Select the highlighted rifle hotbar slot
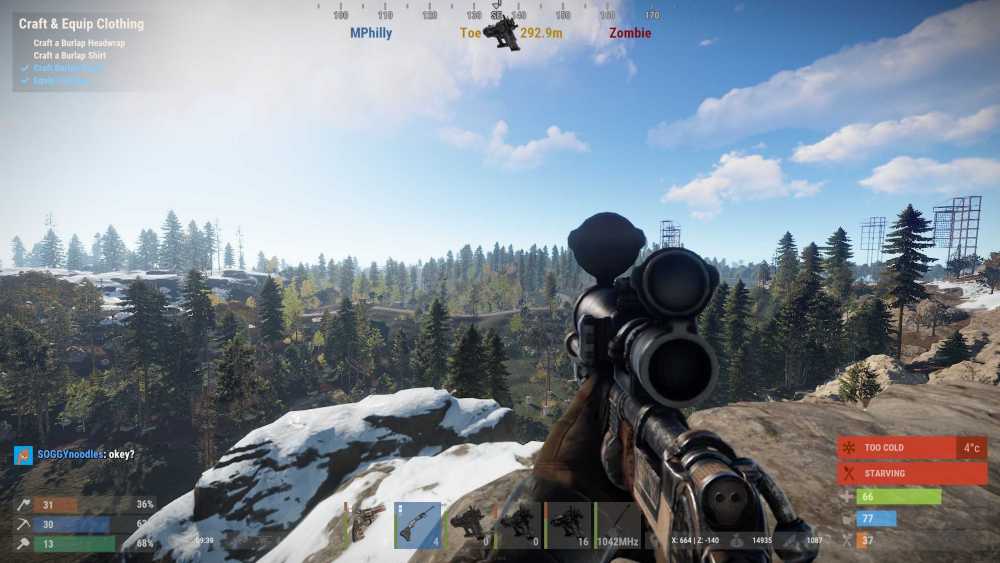Viewport: 1000px width, 563px height. (x=418, y=524)
